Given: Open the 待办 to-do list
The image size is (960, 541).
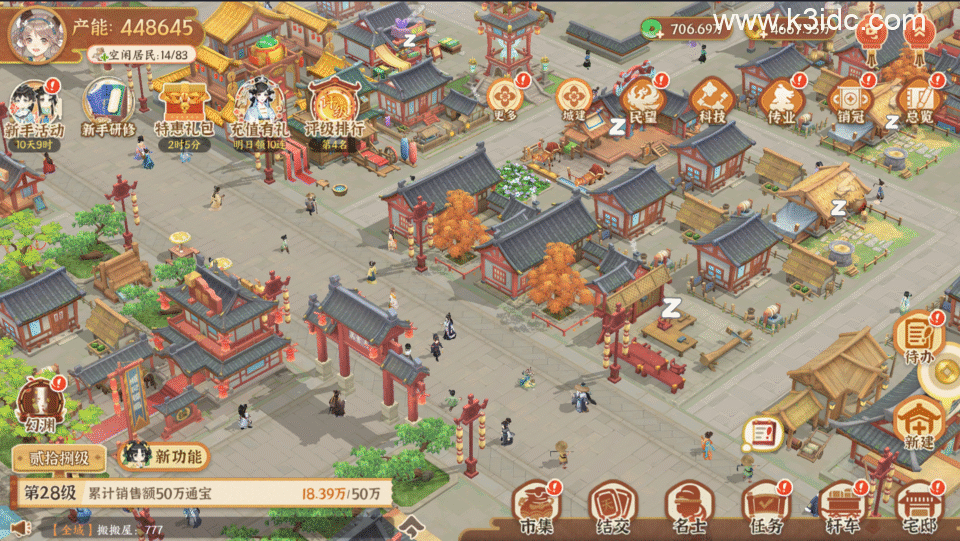Looking at the screenshot, I should (x=919, y=335).
